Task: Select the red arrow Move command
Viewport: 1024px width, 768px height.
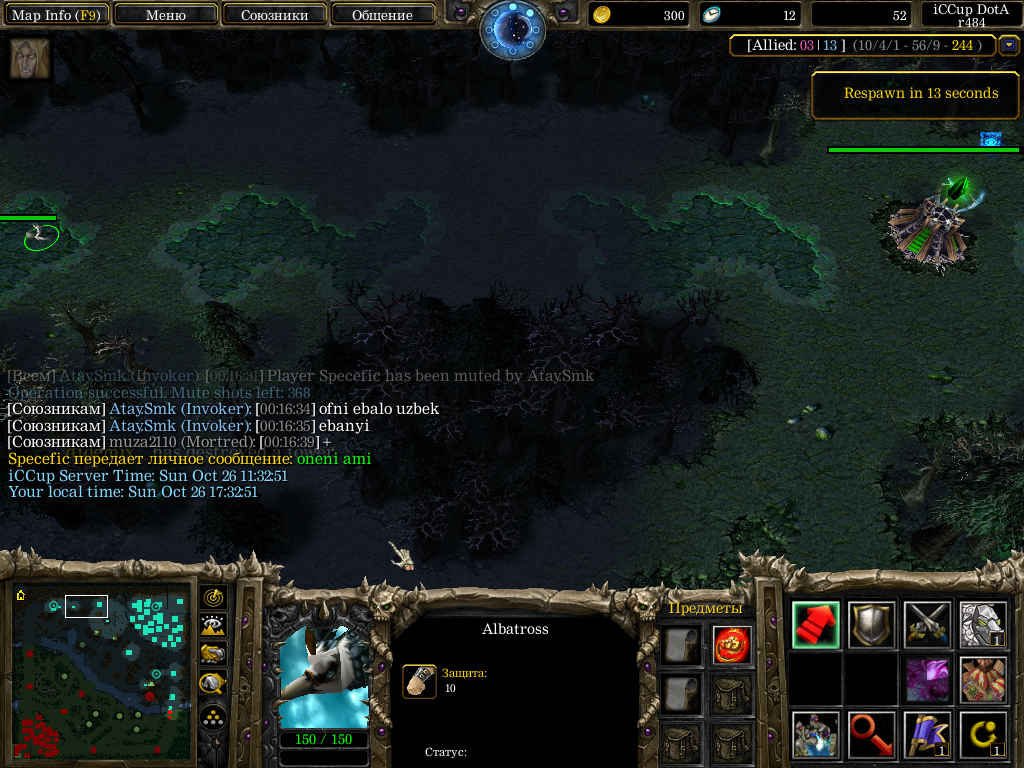Action: (815, 625)
